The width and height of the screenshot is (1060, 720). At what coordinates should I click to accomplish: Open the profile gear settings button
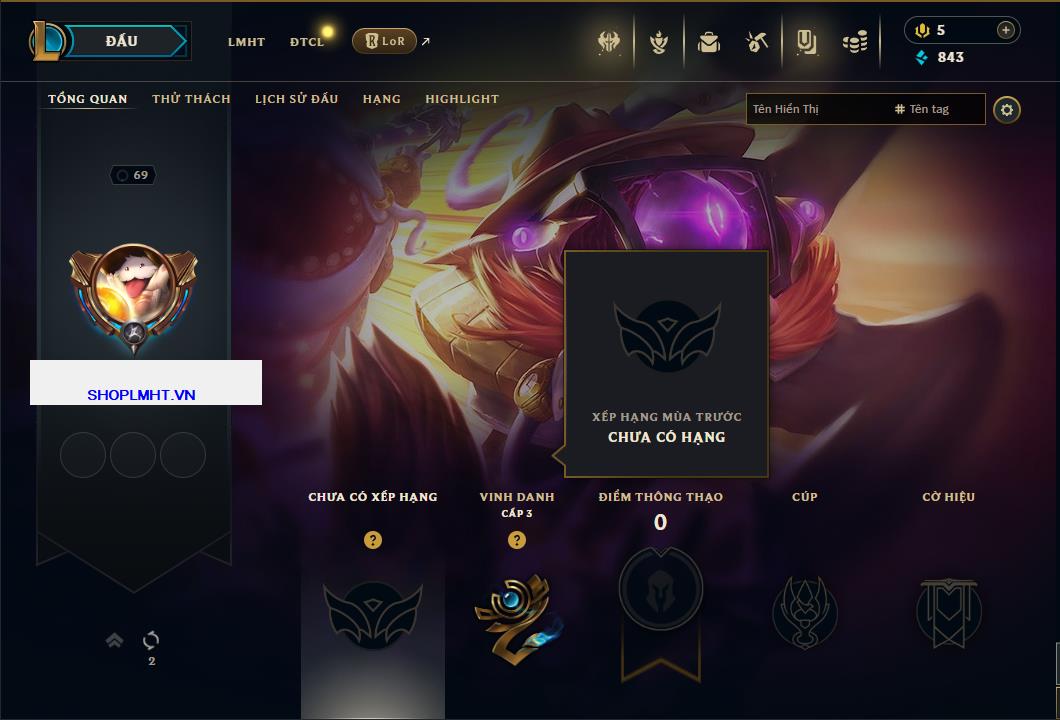click(x=1007, y=109)
